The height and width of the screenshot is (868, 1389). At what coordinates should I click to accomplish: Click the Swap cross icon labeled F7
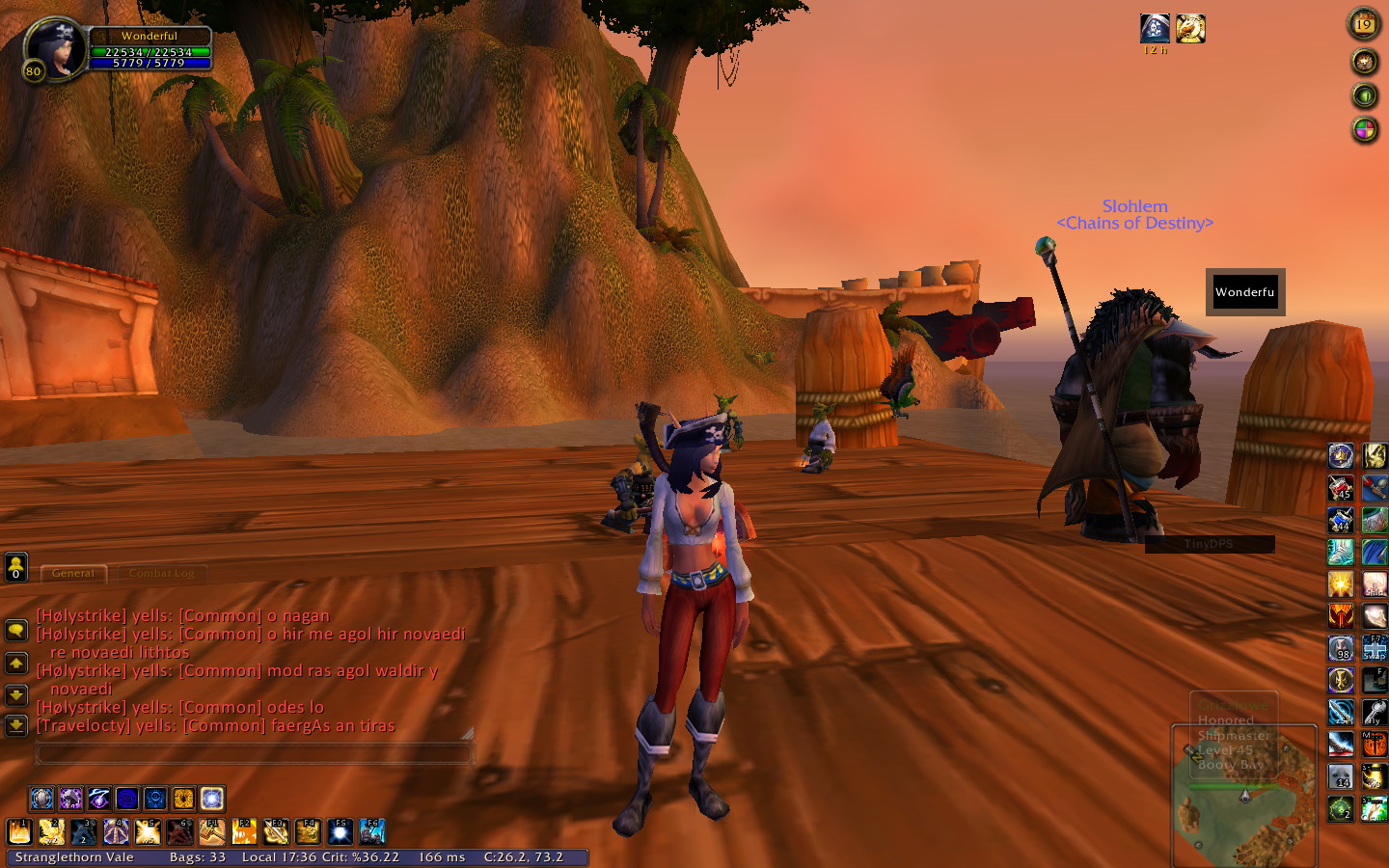coord(1375,648)
